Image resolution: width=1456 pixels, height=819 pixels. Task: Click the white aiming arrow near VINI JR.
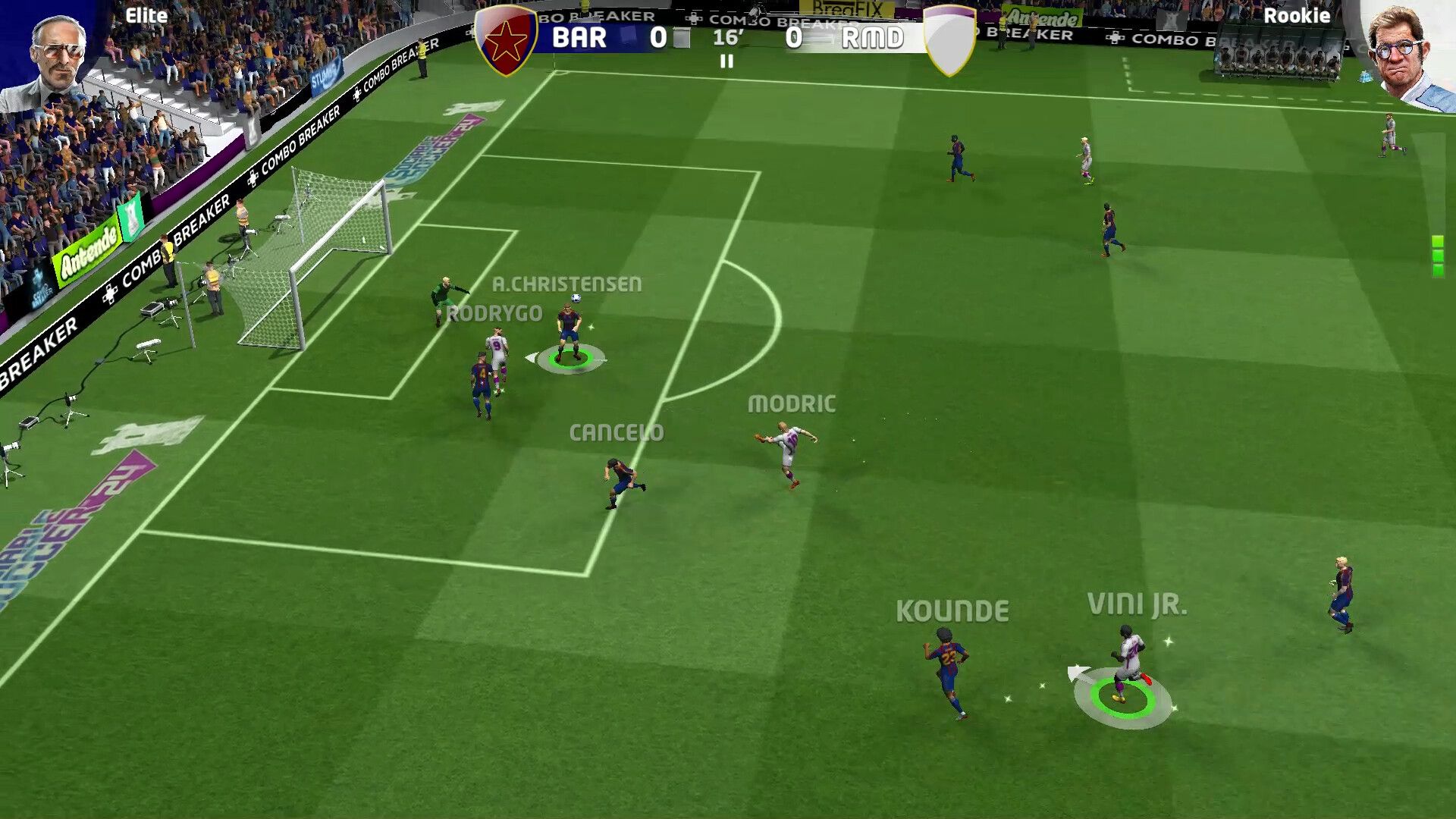click(1077, 673)
